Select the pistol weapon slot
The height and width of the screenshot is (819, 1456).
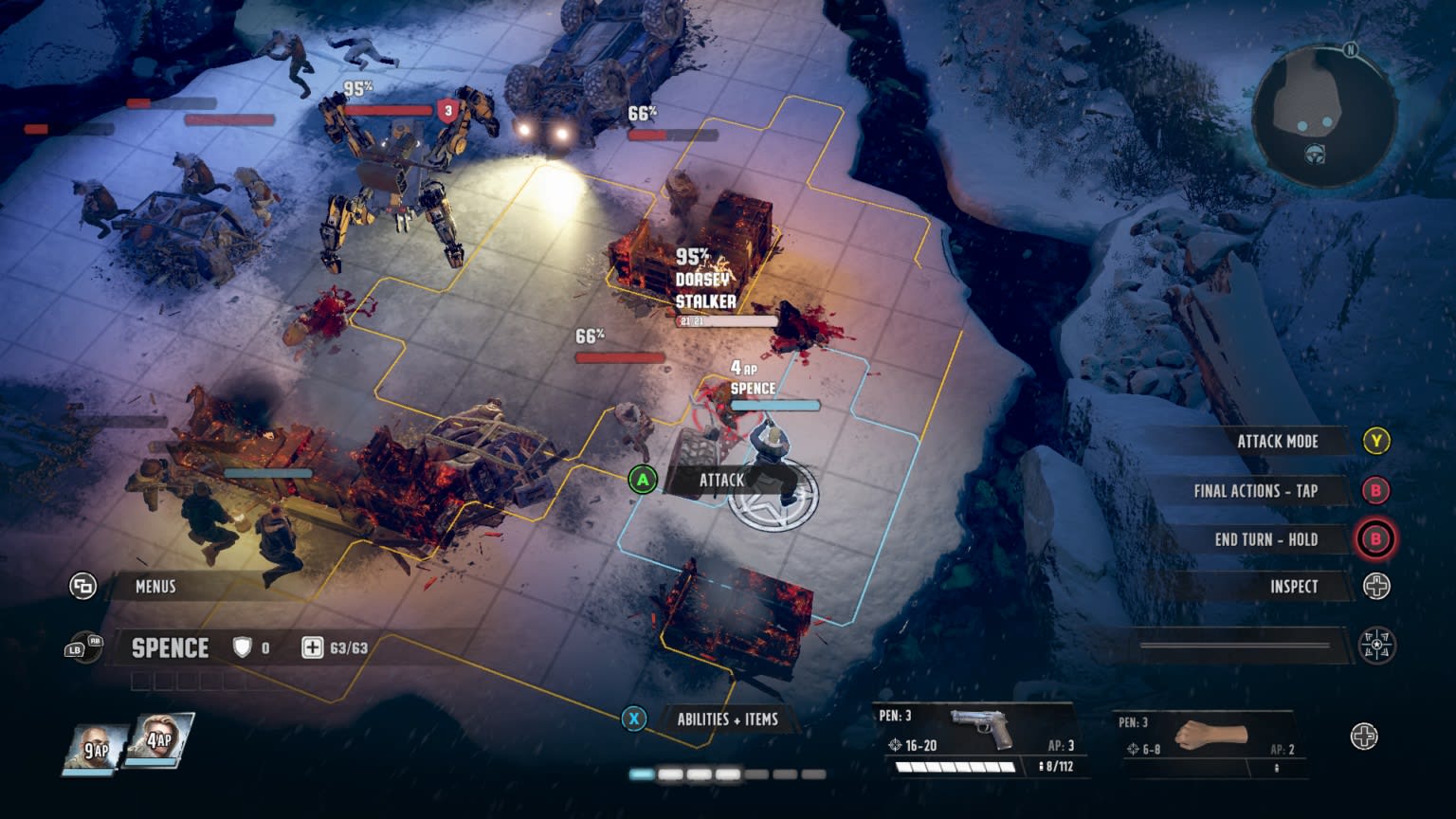[x=981, y=740]
